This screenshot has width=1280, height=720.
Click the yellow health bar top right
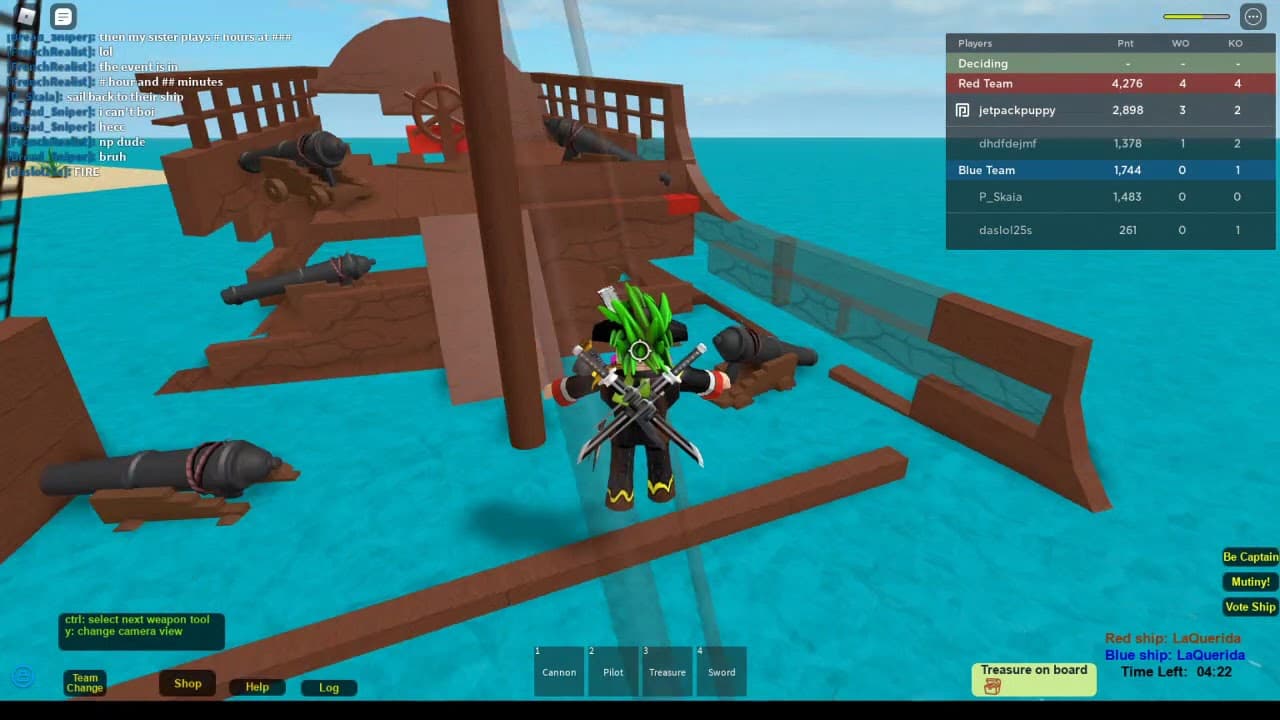click(1196, 16)
